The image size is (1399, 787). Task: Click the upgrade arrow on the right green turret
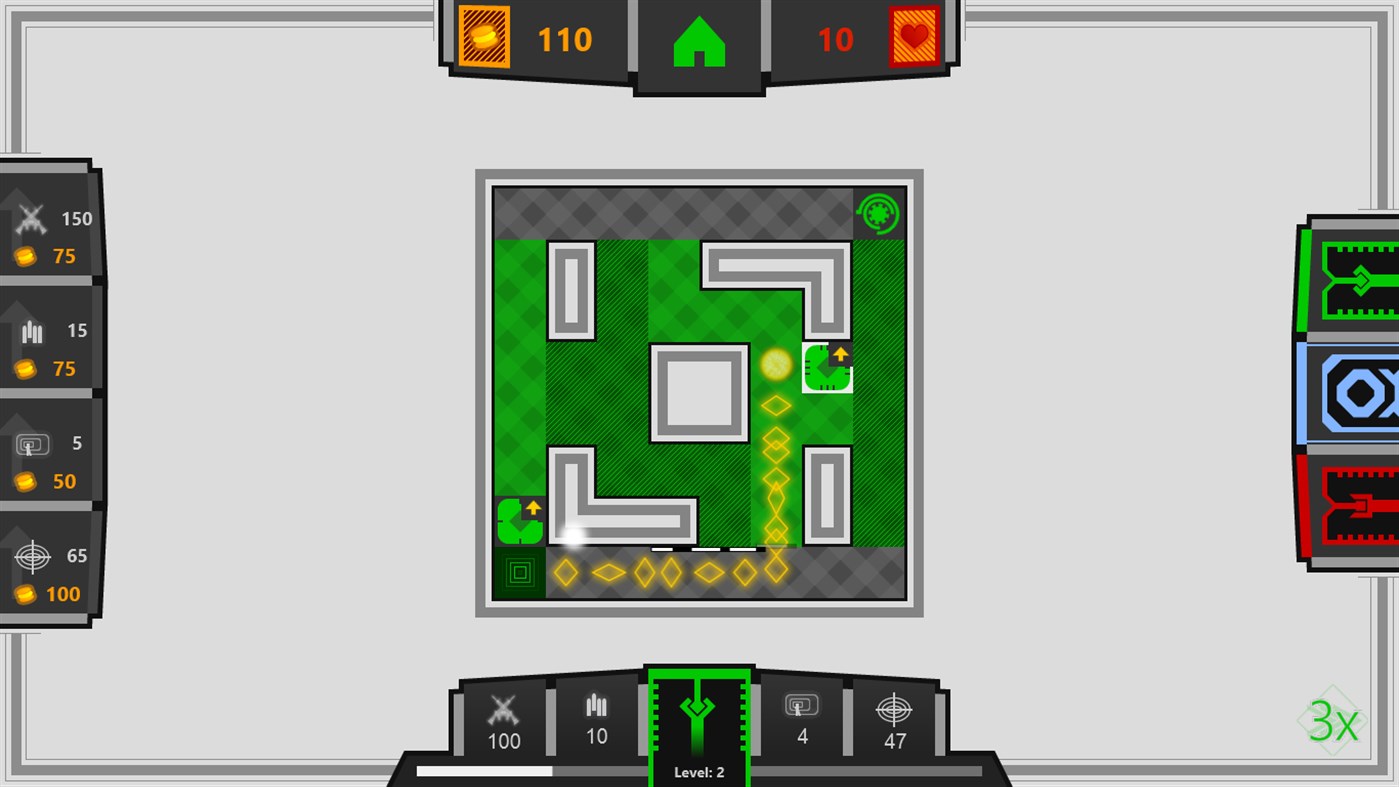tap(839, 353)
